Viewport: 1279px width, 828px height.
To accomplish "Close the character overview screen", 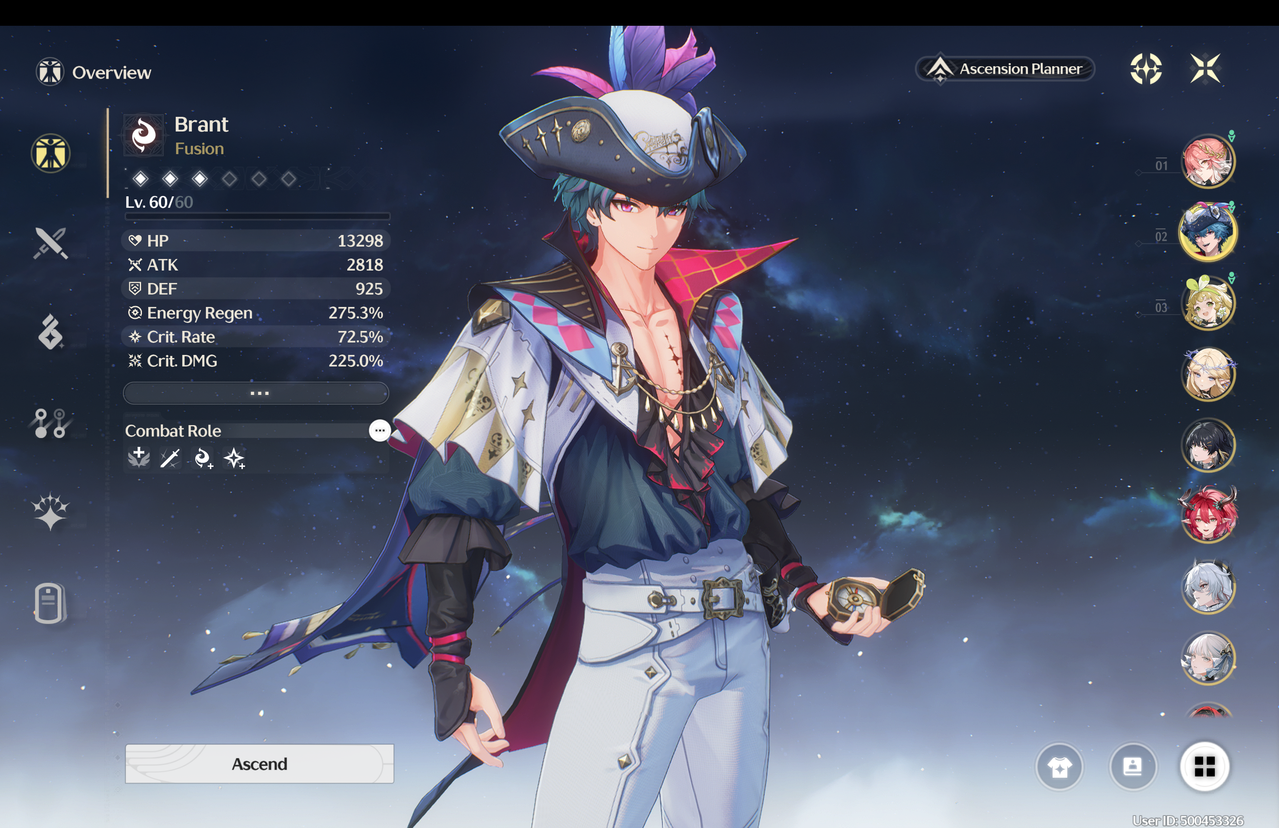I will pos(1205,69).
